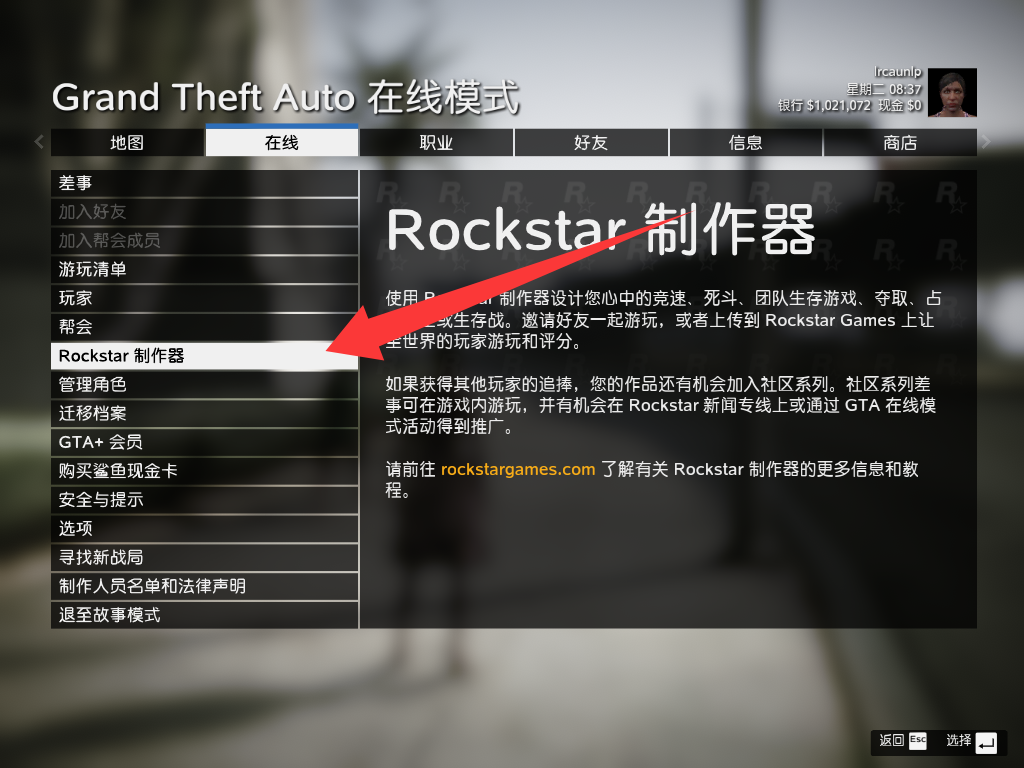This screenshot has width=1024, height=768.
Task: Open GTA+ 会员 menu entry
Action: pyautogui.click(x=204, y=442)
